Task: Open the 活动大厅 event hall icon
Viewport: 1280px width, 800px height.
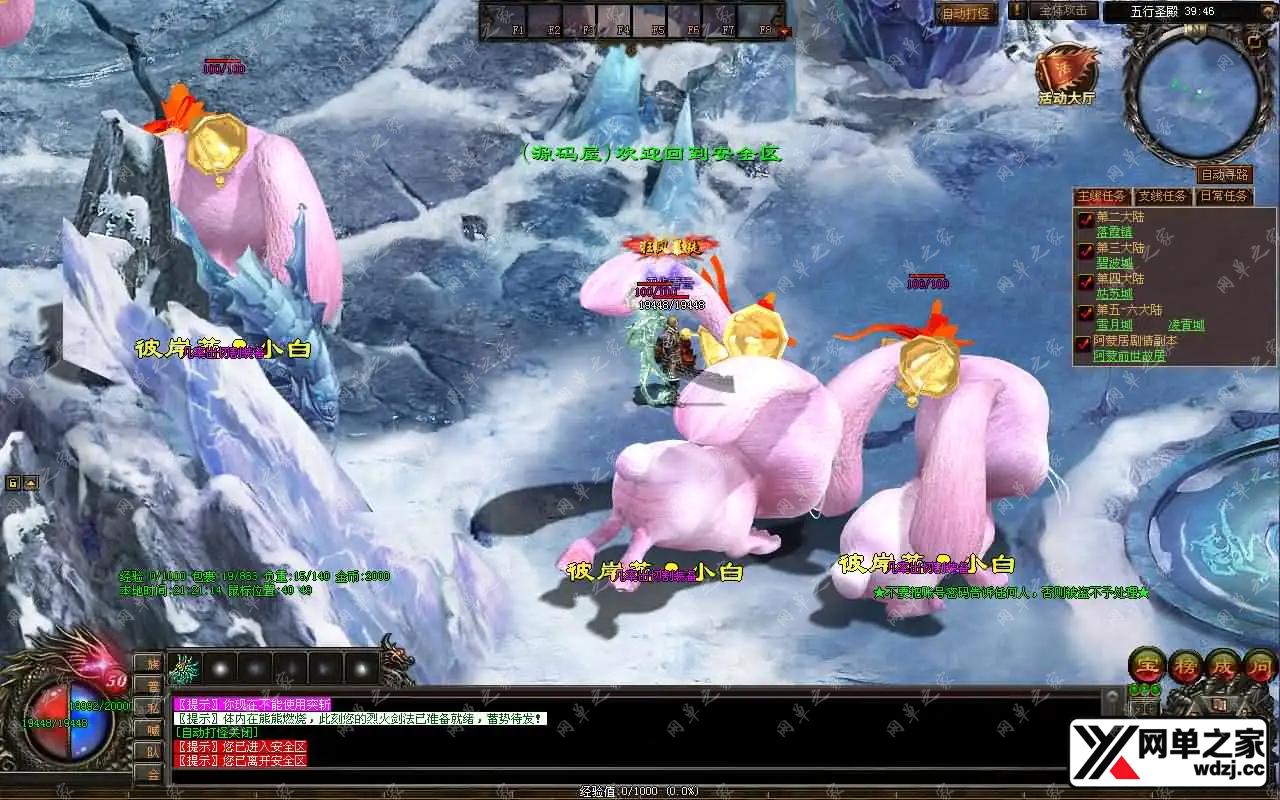Action: [x=1066, y=73]
